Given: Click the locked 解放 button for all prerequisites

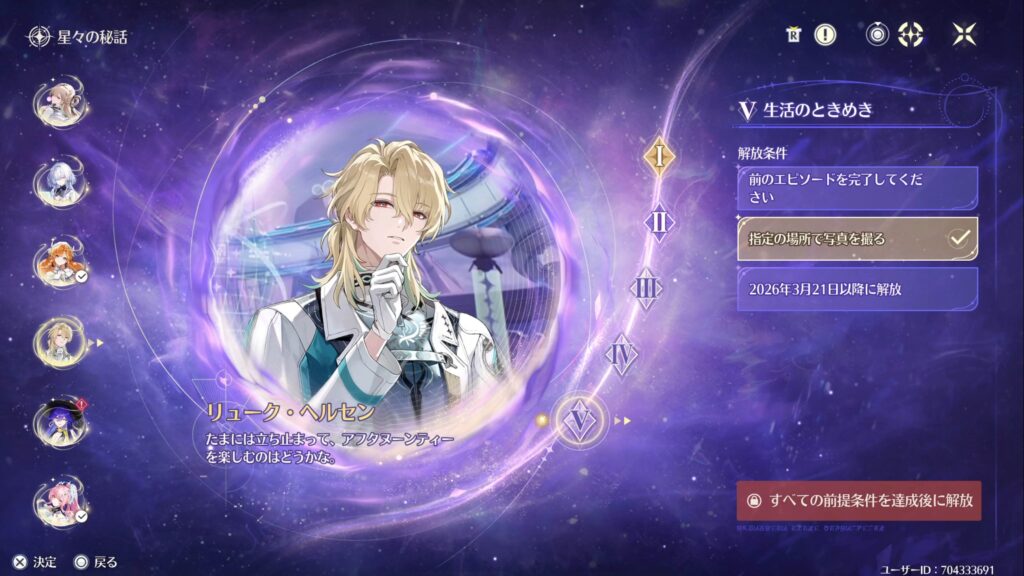Looking at the screenshot, I should (858, 499).
